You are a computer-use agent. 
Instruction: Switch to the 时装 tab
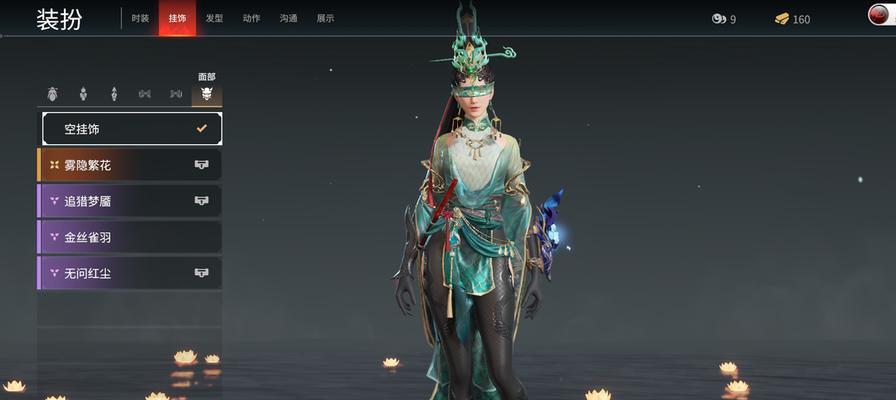coord(140,18)
